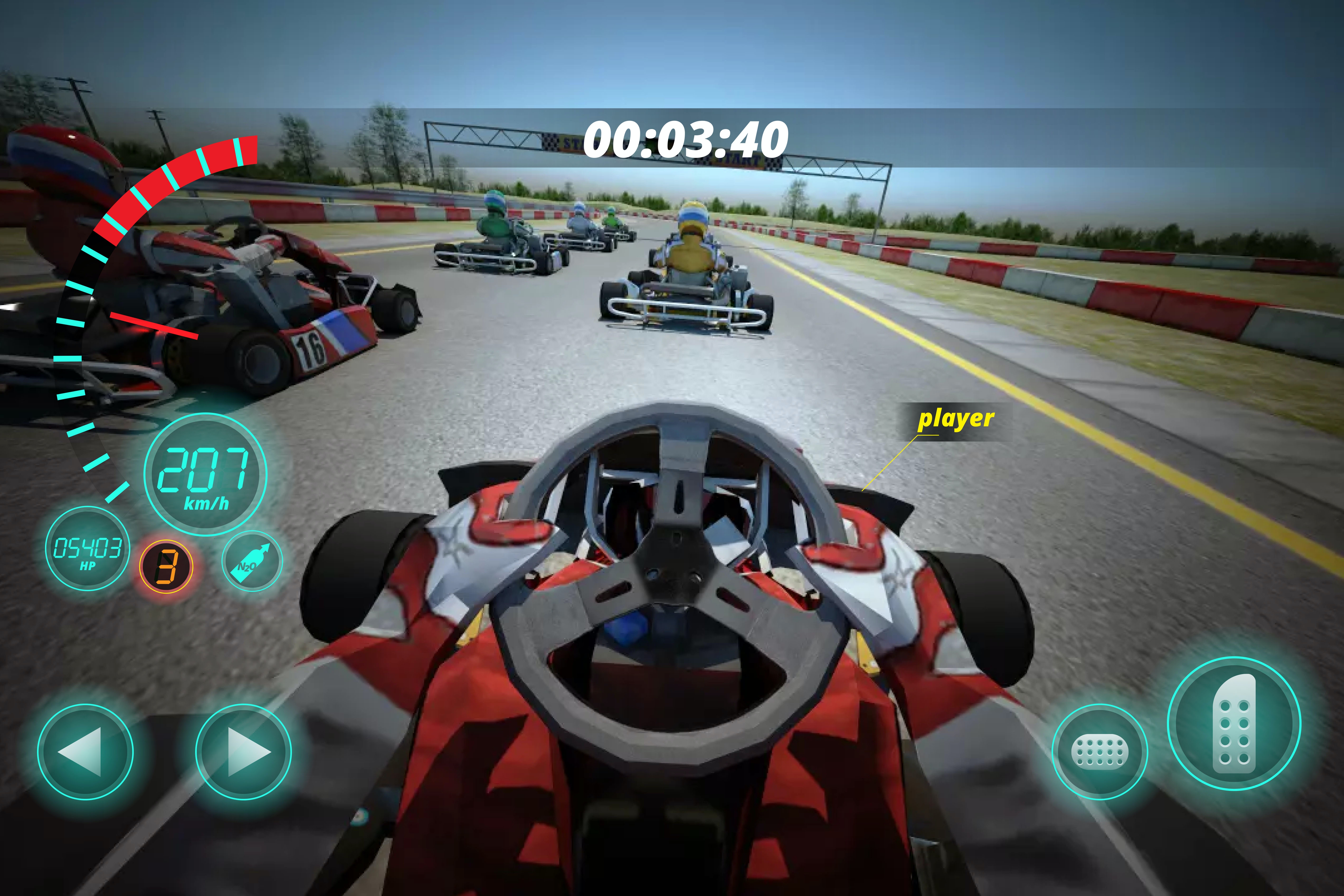This screenshot has height=896, width=1344.
Task: Step on the accelerator pedal button
Action: 1234,723
